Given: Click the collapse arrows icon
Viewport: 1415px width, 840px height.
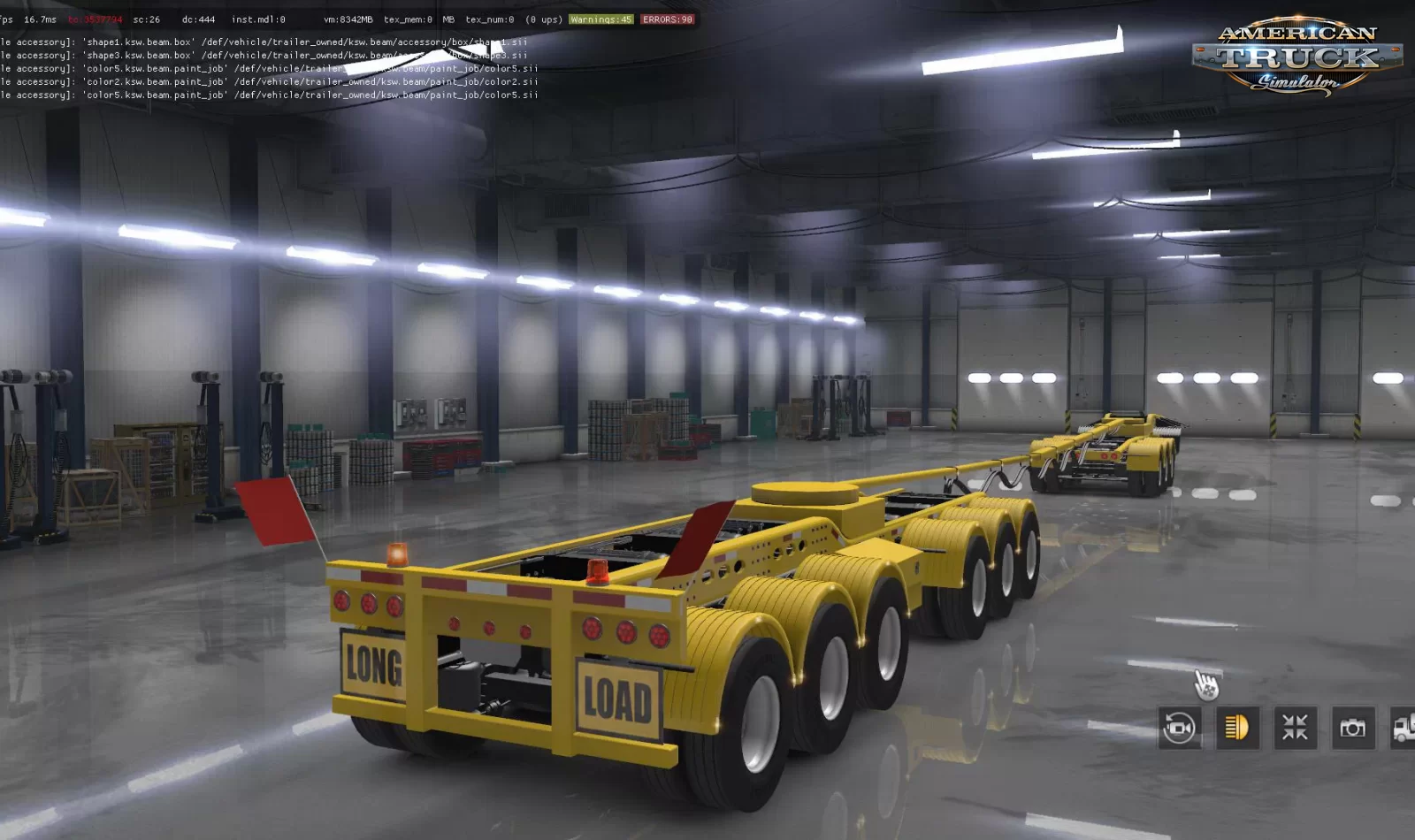Looking at the screenshot, I should (x=1295, y=728).
